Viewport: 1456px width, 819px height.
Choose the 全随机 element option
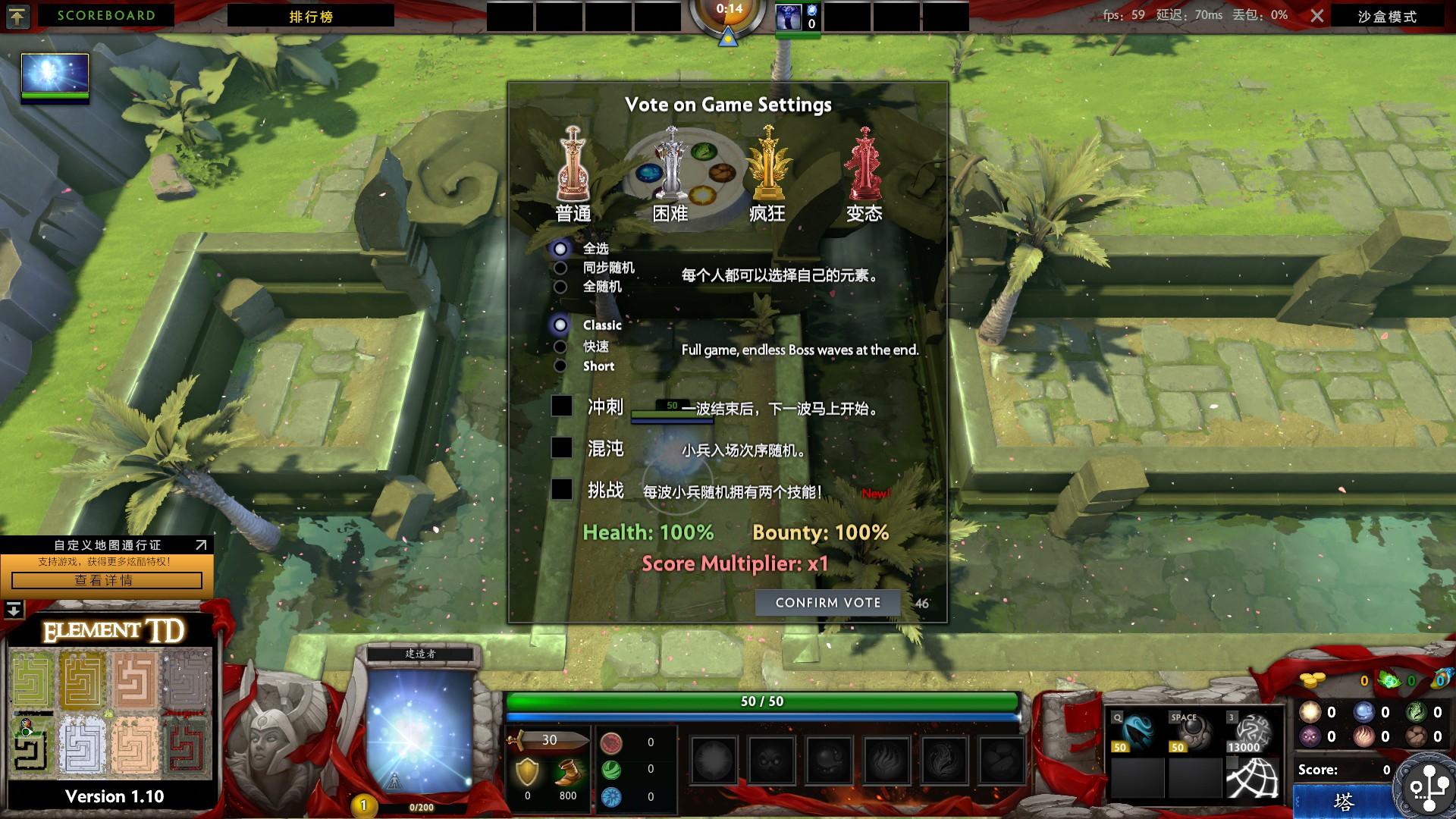pyautogui.click(x=560, y=287)
